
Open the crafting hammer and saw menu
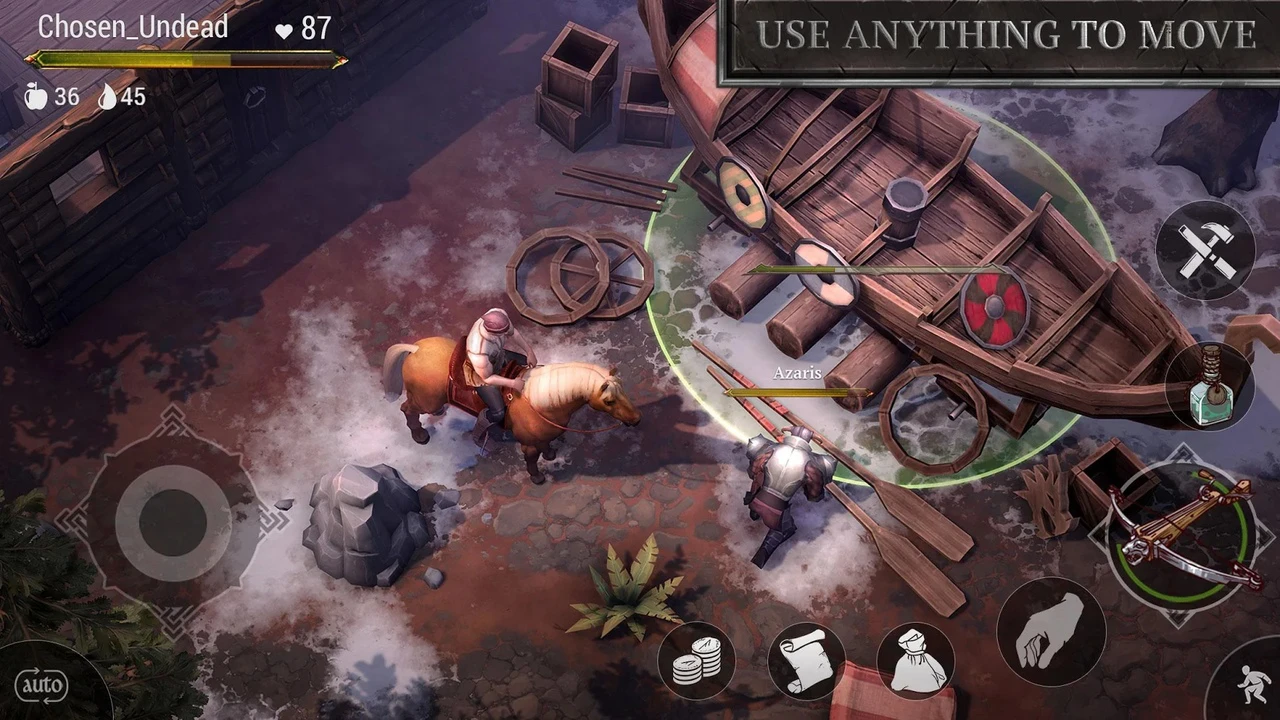click(1204, 250)
